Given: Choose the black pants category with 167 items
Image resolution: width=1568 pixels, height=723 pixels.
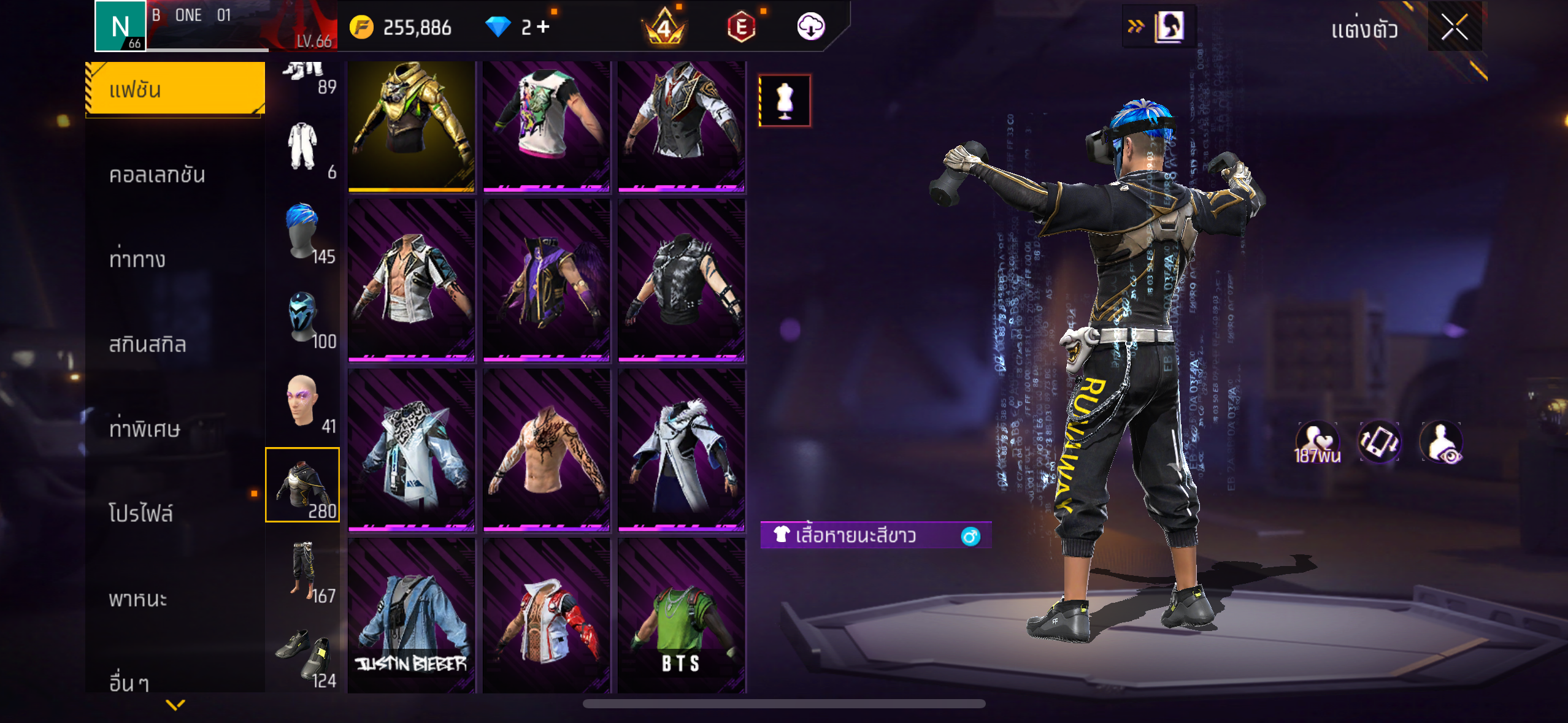Looking at the screenshot, I should [x=302, y=572].
